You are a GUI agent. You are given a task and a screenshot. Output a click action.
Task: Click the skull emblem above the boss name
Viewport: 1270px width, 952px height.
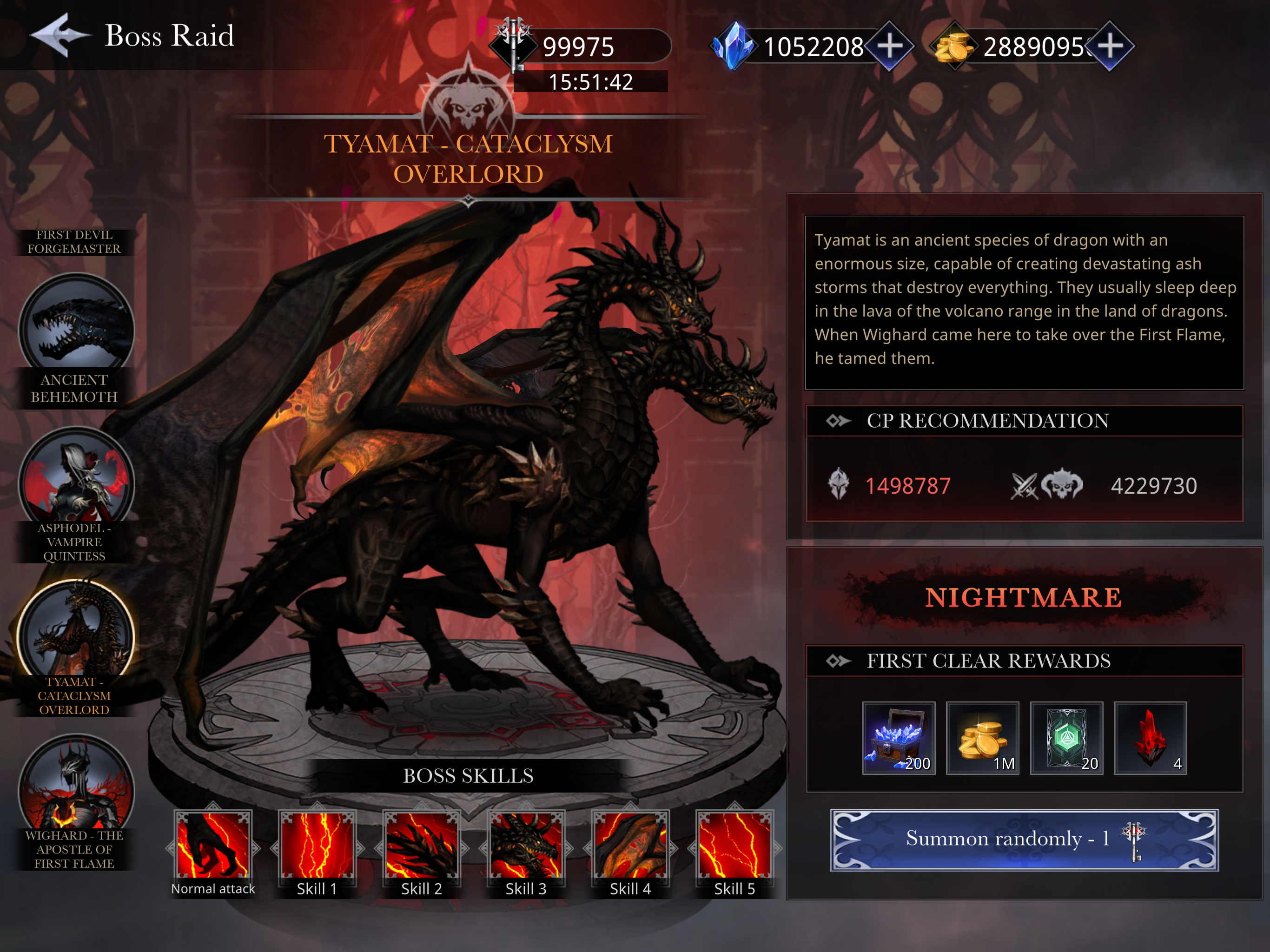tap(470, 103)
